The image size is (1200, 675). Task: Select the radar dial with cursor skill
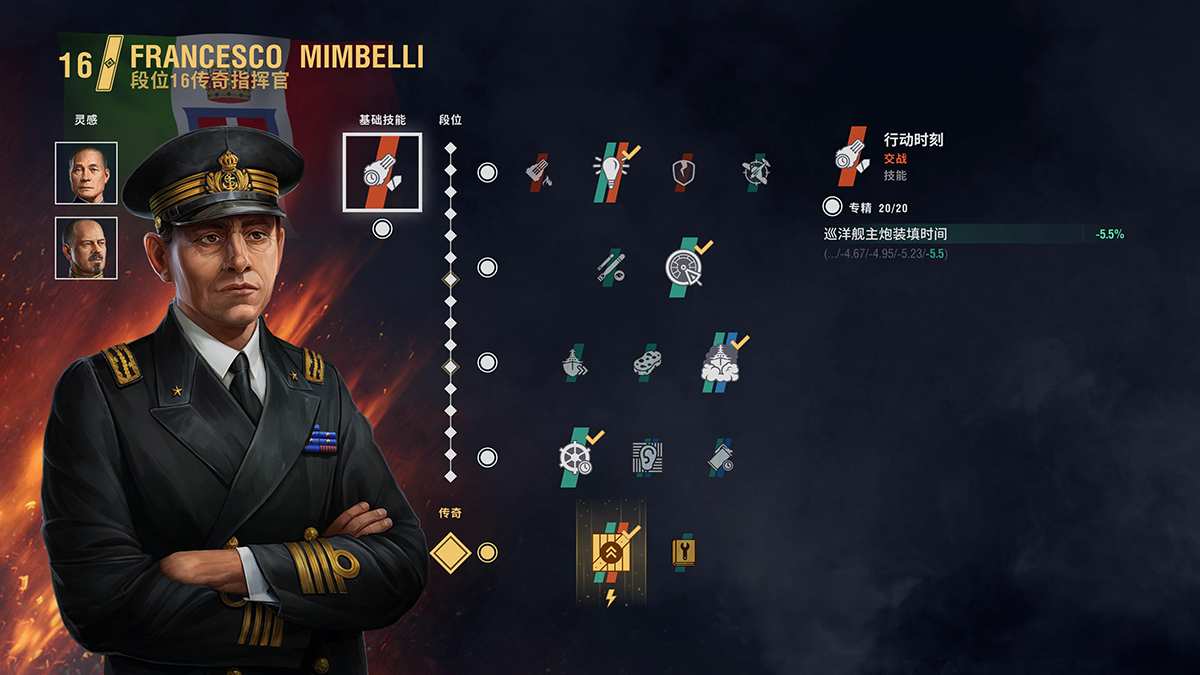pyautogui.click(x=684, y=267)
